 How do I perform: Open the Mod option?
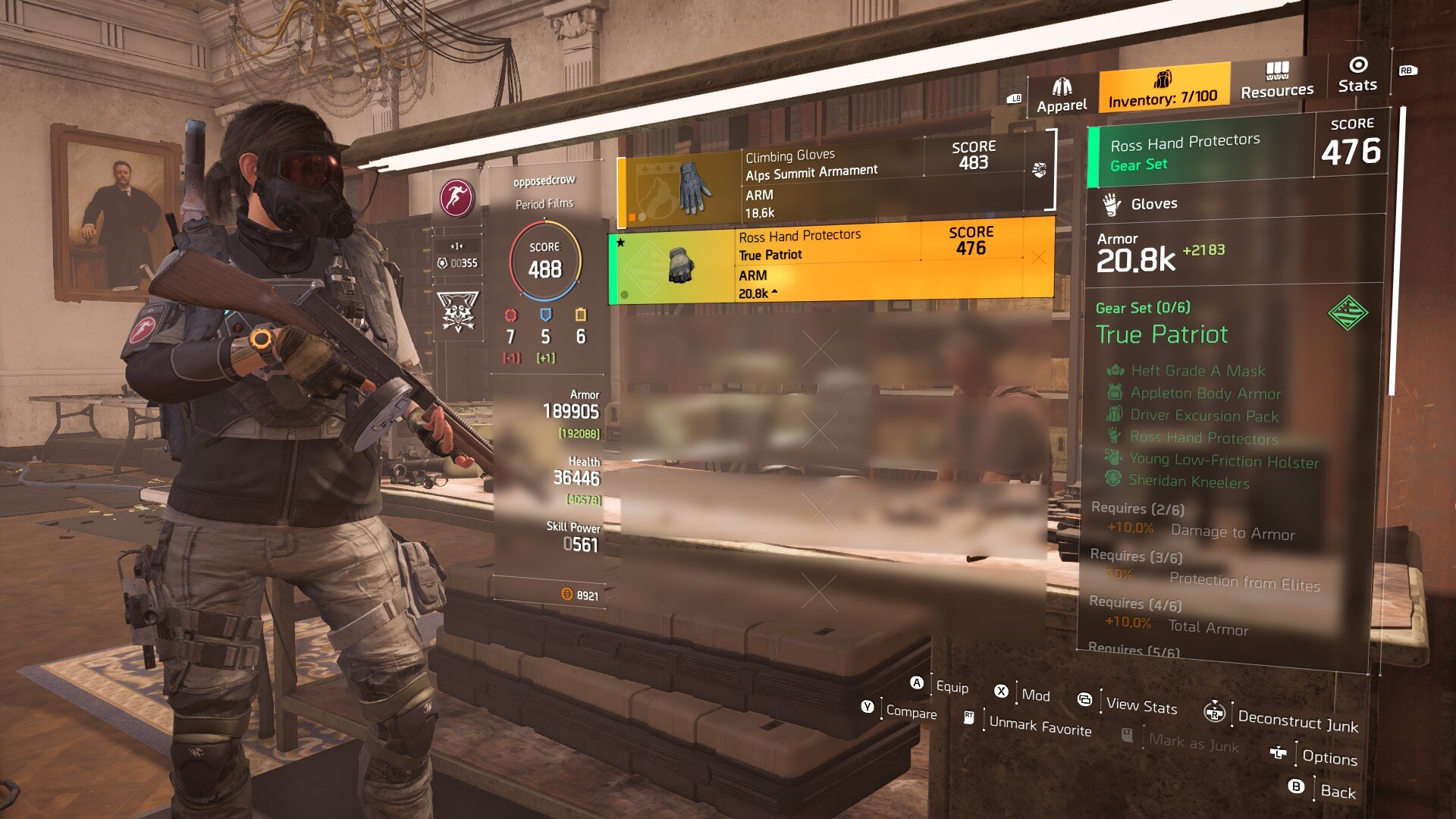(1023, 693)
